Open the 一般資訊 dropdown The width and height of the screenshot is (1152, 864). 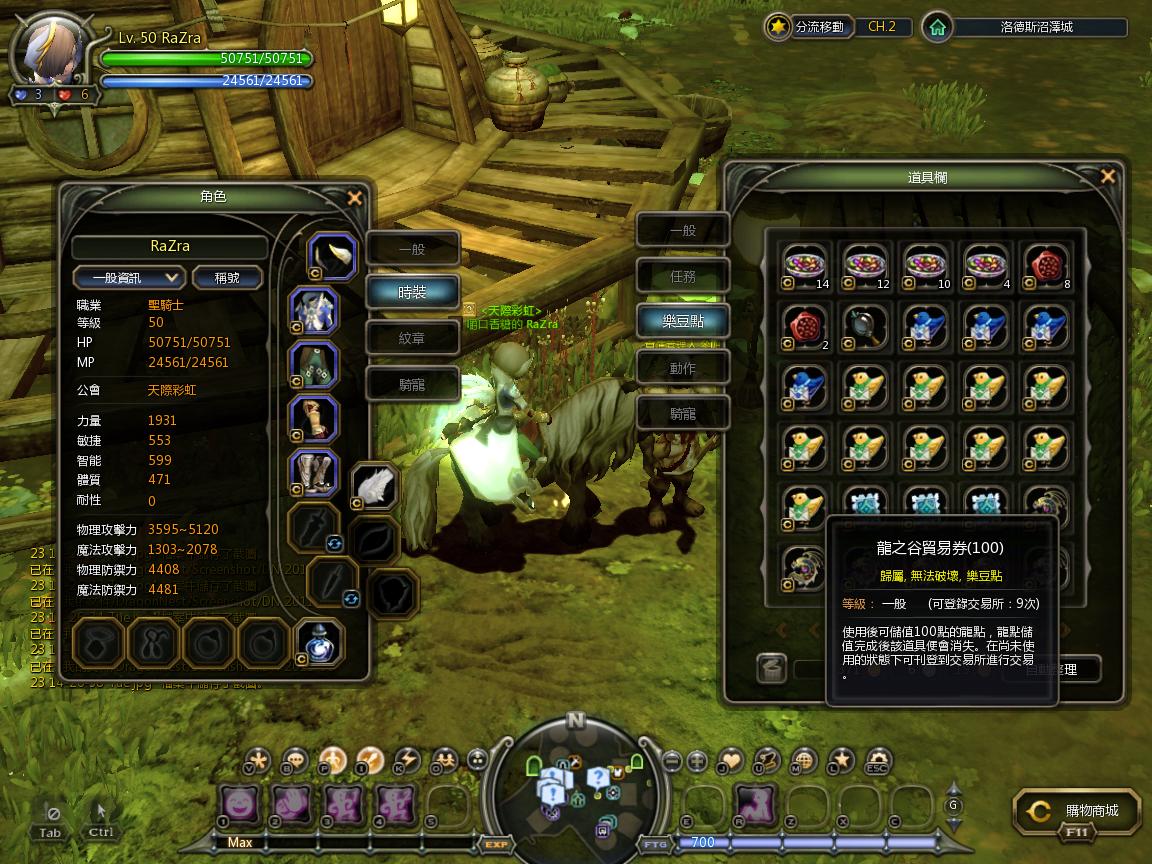(129, 277)
